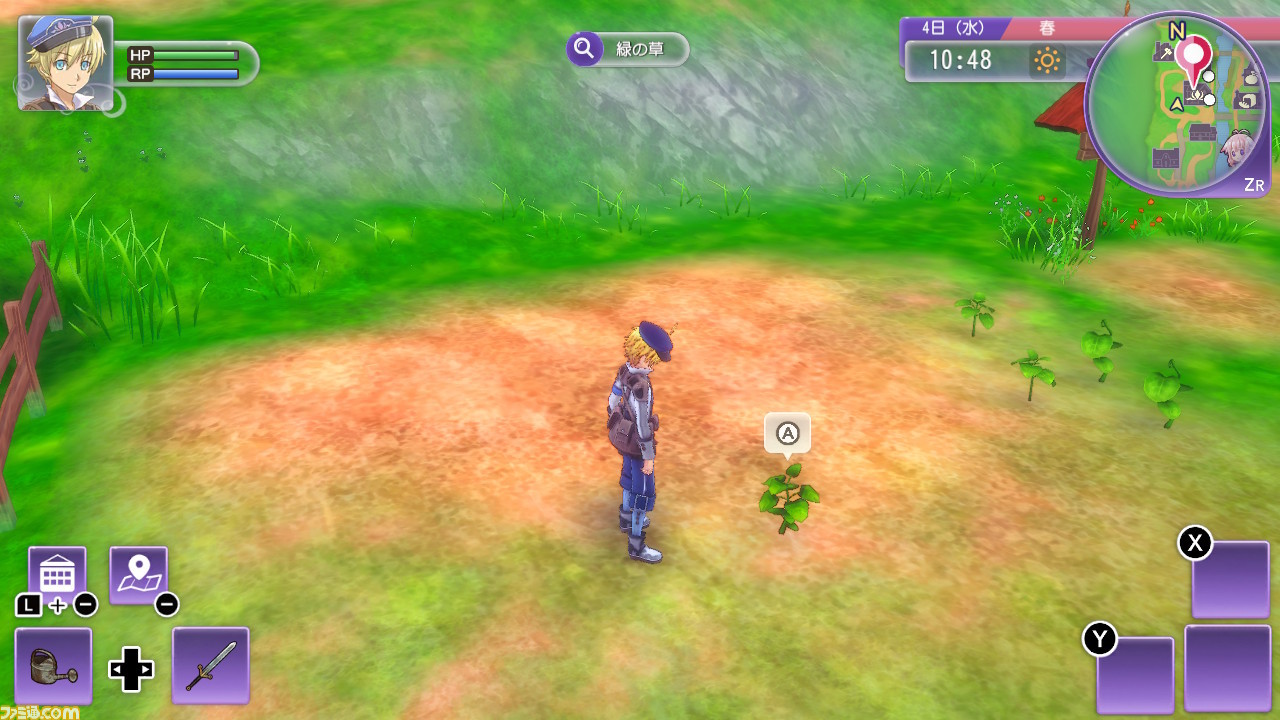Click the red pin marker on the minimap
1280x720 pixels.
[x=1193, y=55]
